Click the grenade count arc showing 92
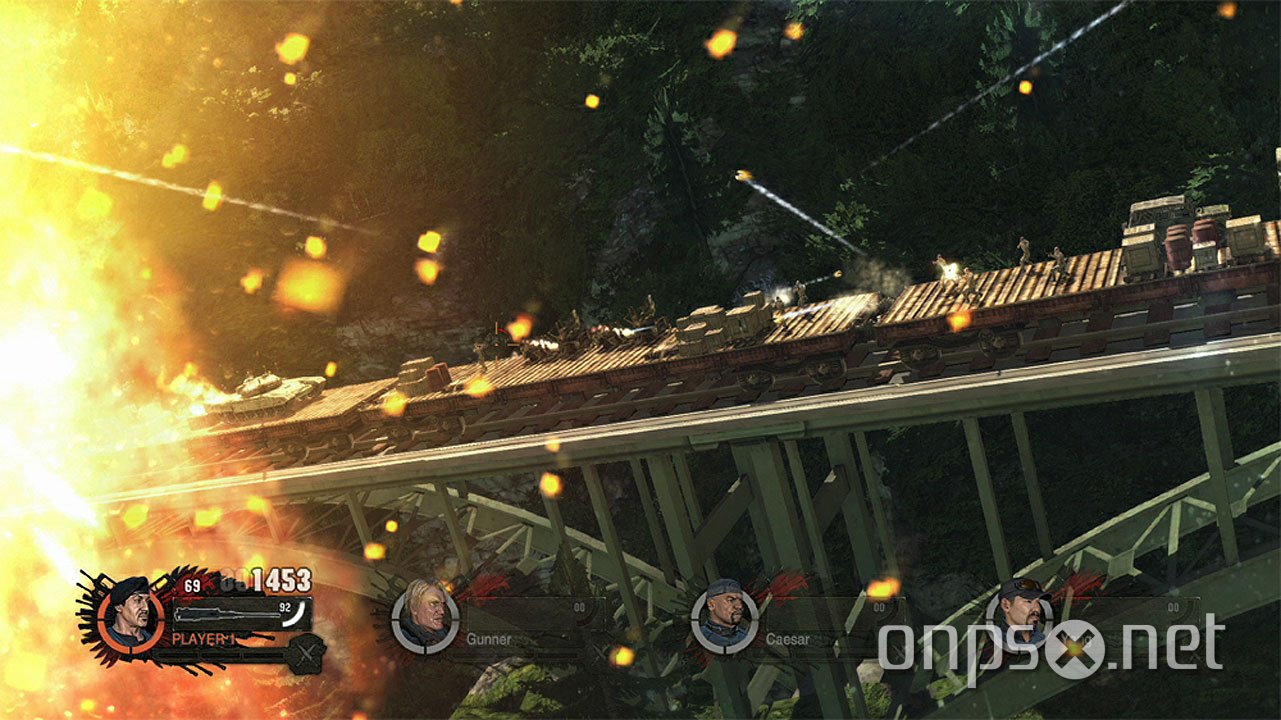 click(x=292, y=612)
